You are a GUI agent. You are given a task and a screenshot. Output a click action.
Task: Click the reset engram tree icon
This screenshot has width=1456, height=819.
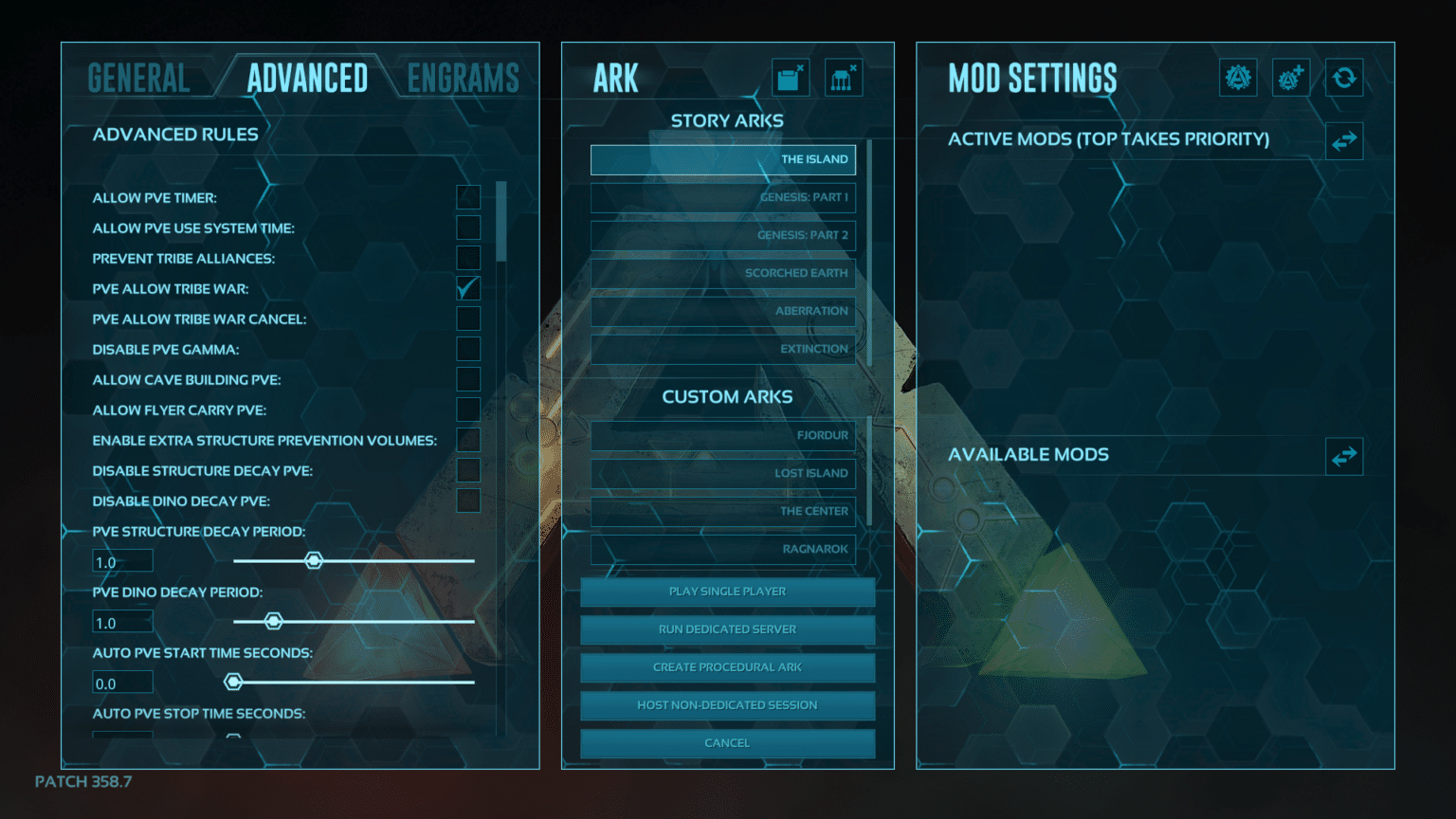tap(844, 78)
